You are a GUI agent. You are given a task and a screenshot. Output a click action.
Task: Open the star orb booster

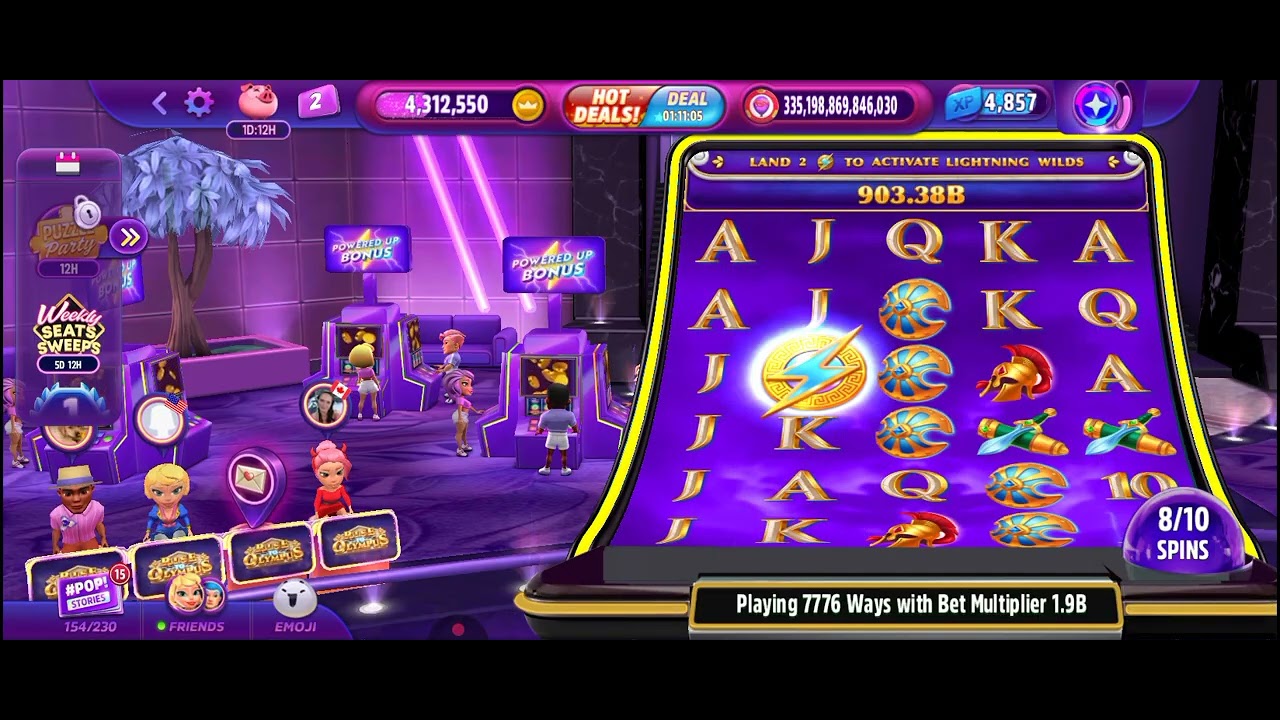(x=1098, y=105)
